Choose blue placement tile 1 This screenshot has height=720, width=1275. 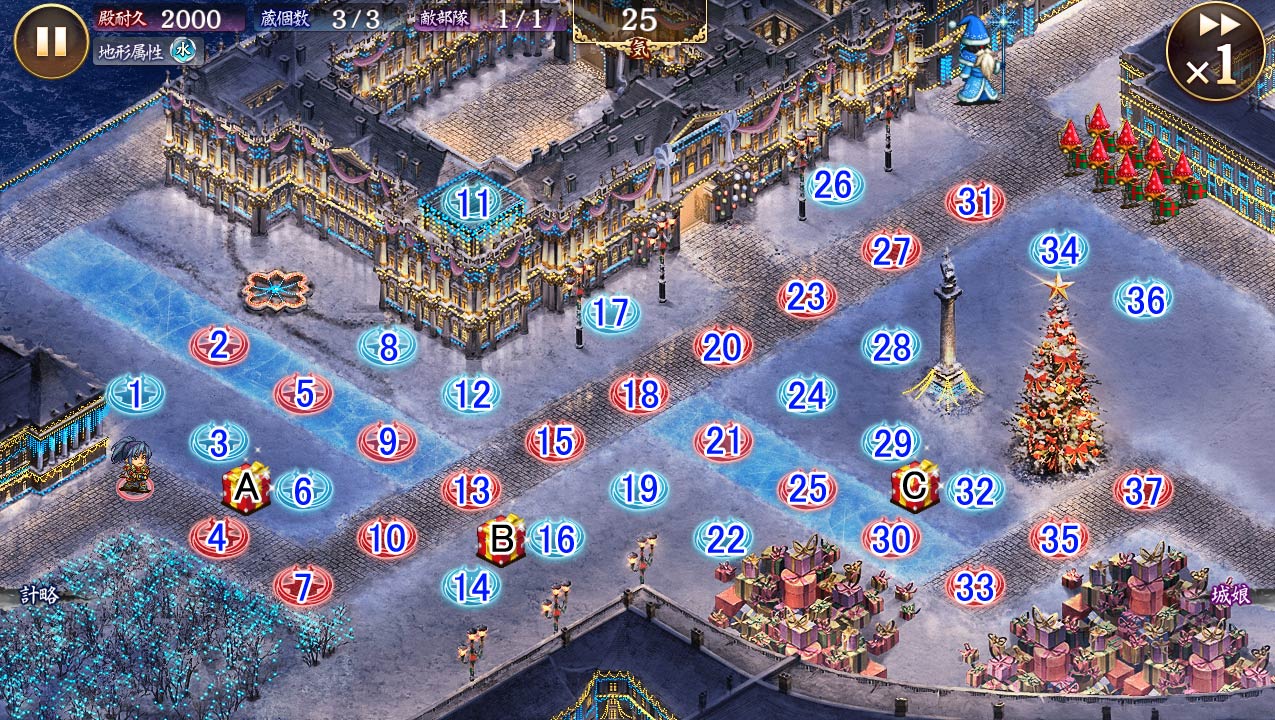pos(135,395)
